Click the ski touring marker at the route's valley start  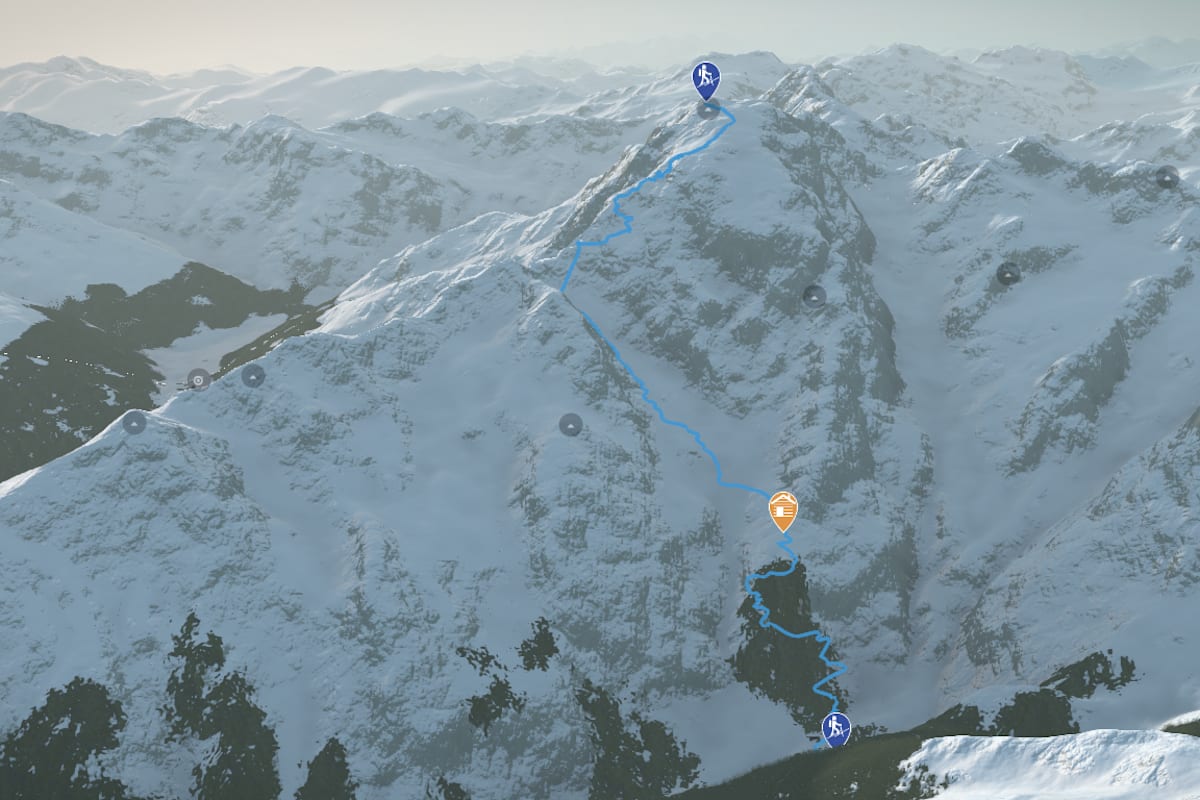[836, 729]
